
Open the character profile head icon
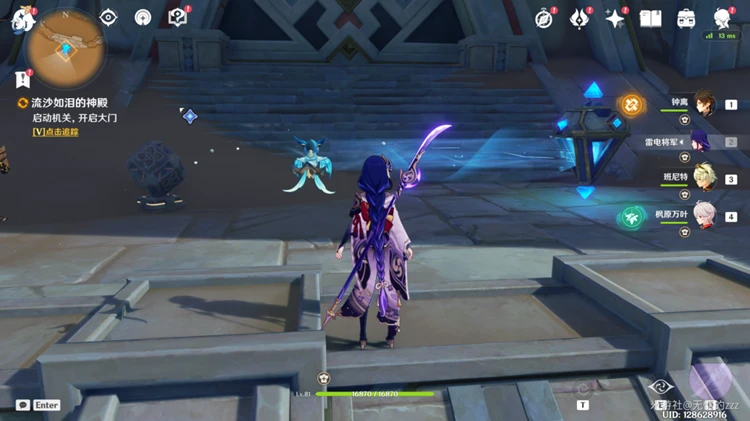(722, 18)
